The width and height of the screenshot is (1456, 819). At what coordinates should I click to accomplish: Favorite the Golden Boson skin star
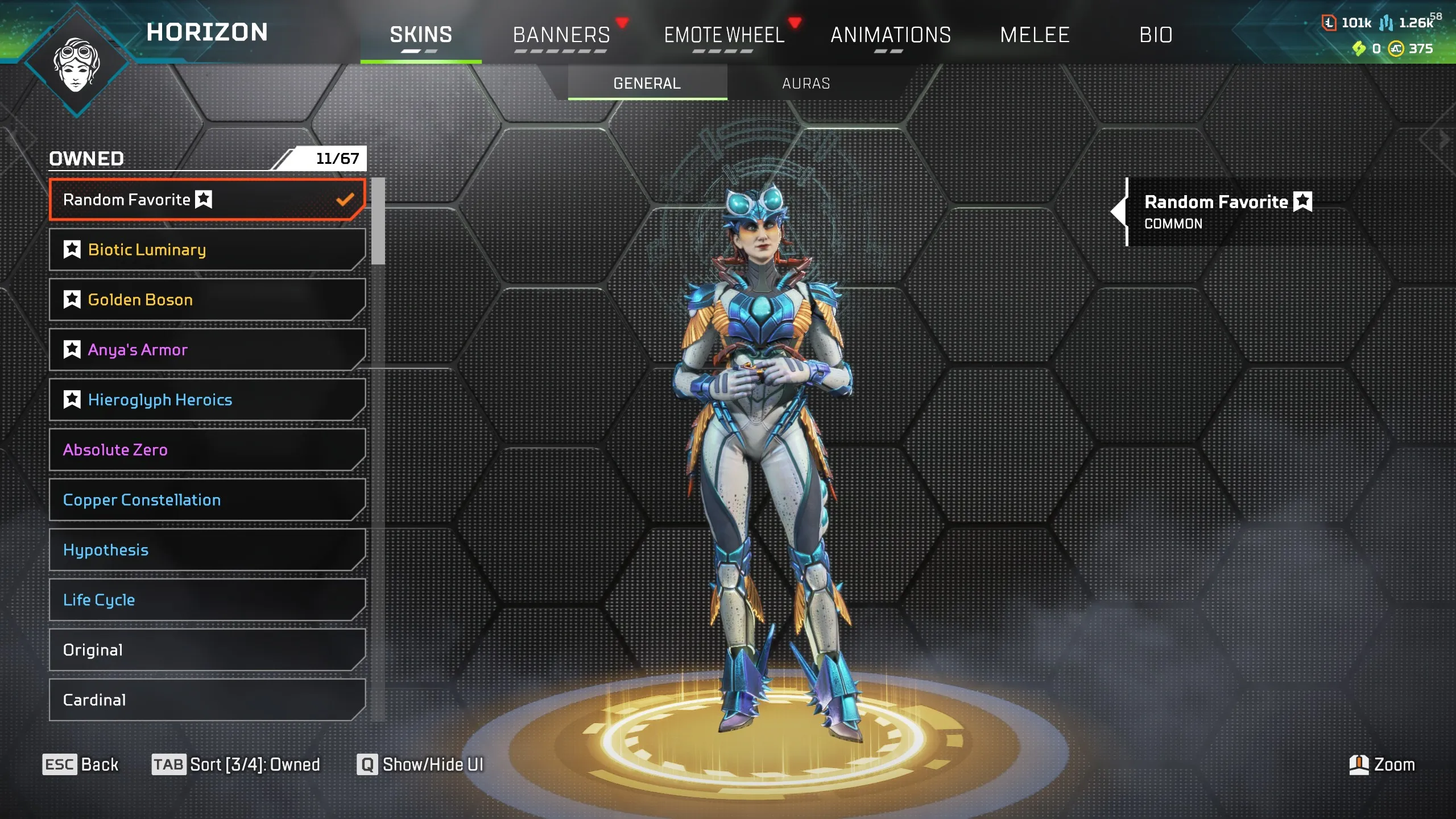[72, 300]
